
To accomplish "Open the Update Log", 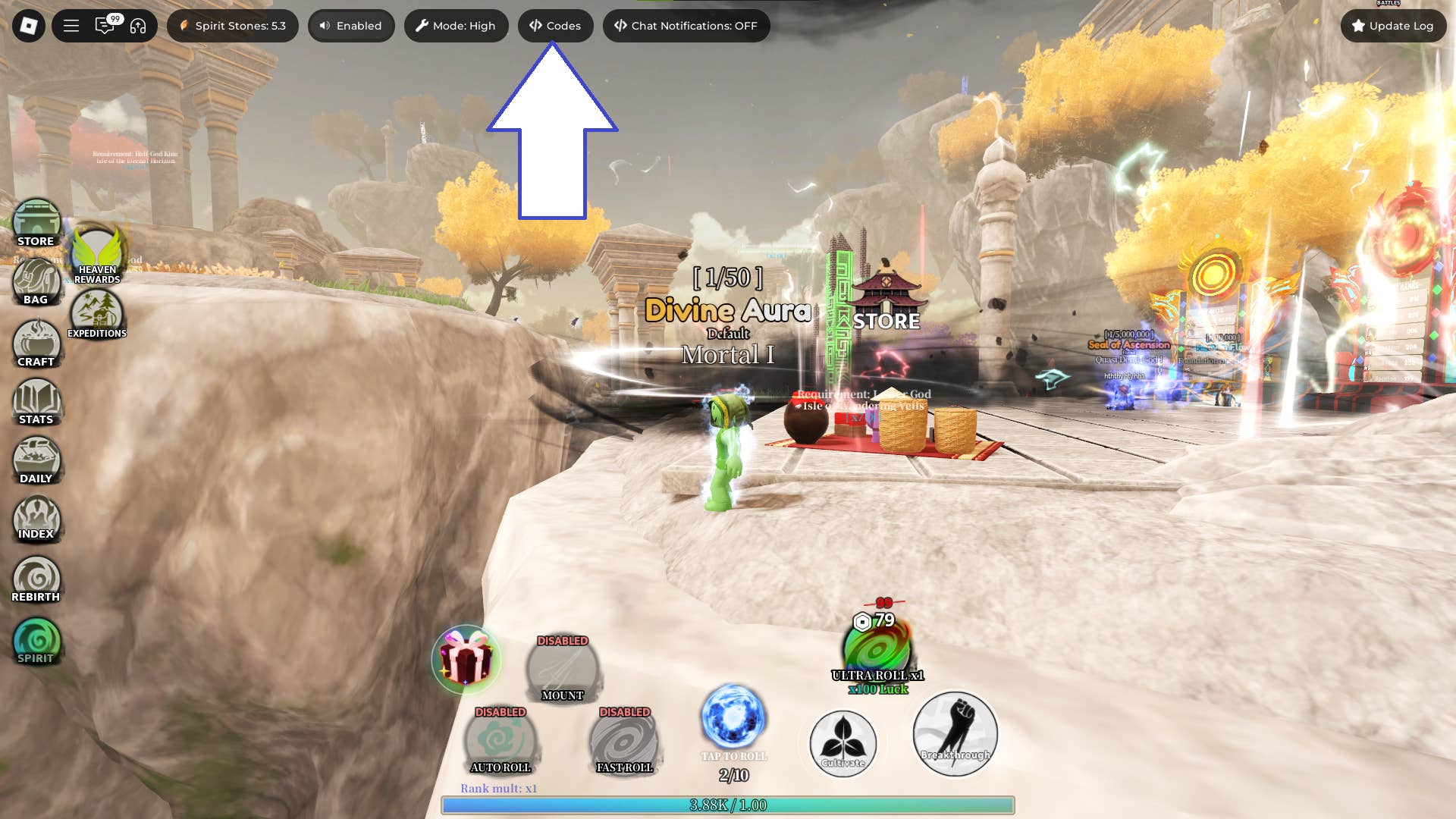I will [x=1393, y=25].
